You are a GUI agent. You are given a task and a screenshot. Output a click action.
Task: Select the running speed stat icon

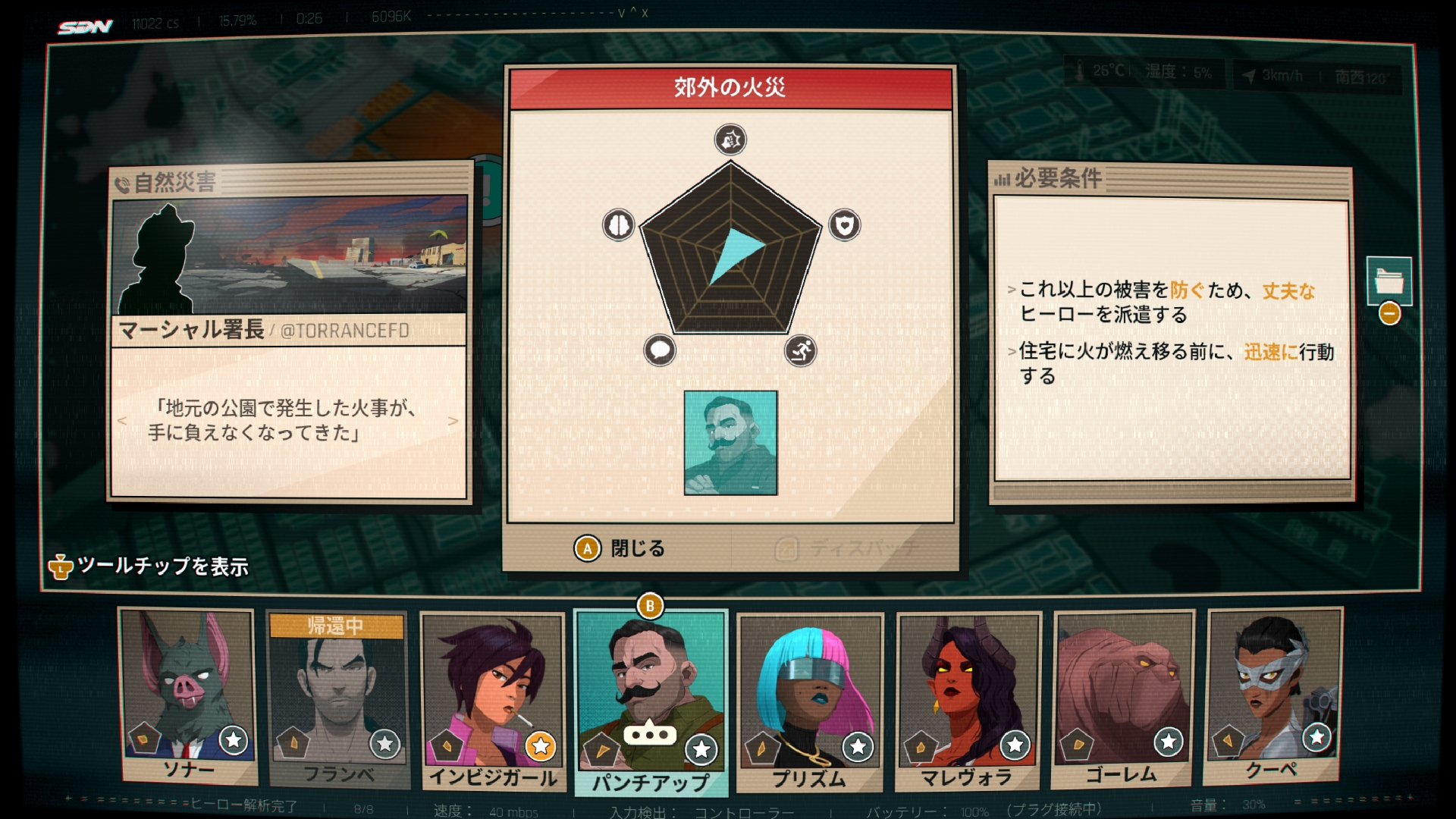pyautogui.click(x=803, y=348)
